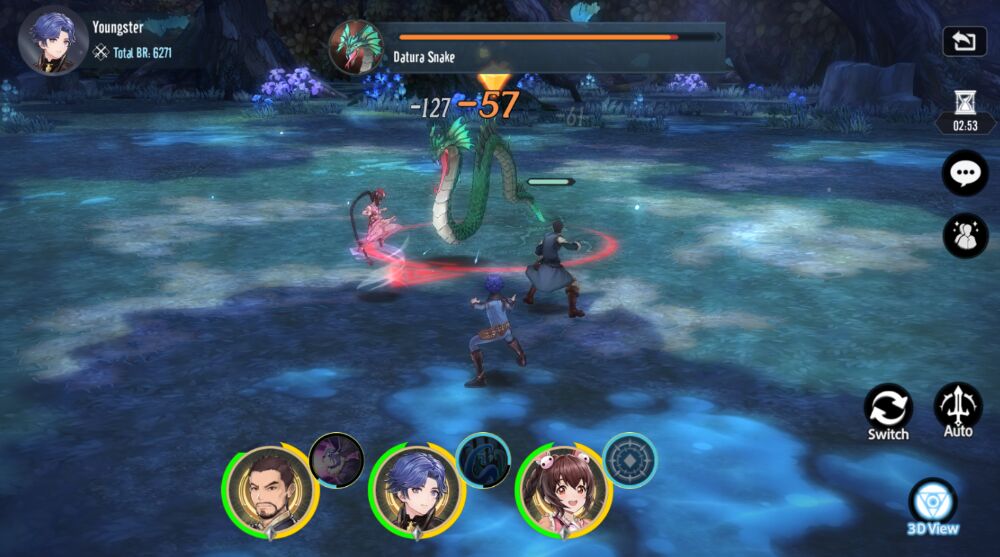Click the Datura Snake boss portrait

pyautogui.click(x=356, y=47)
